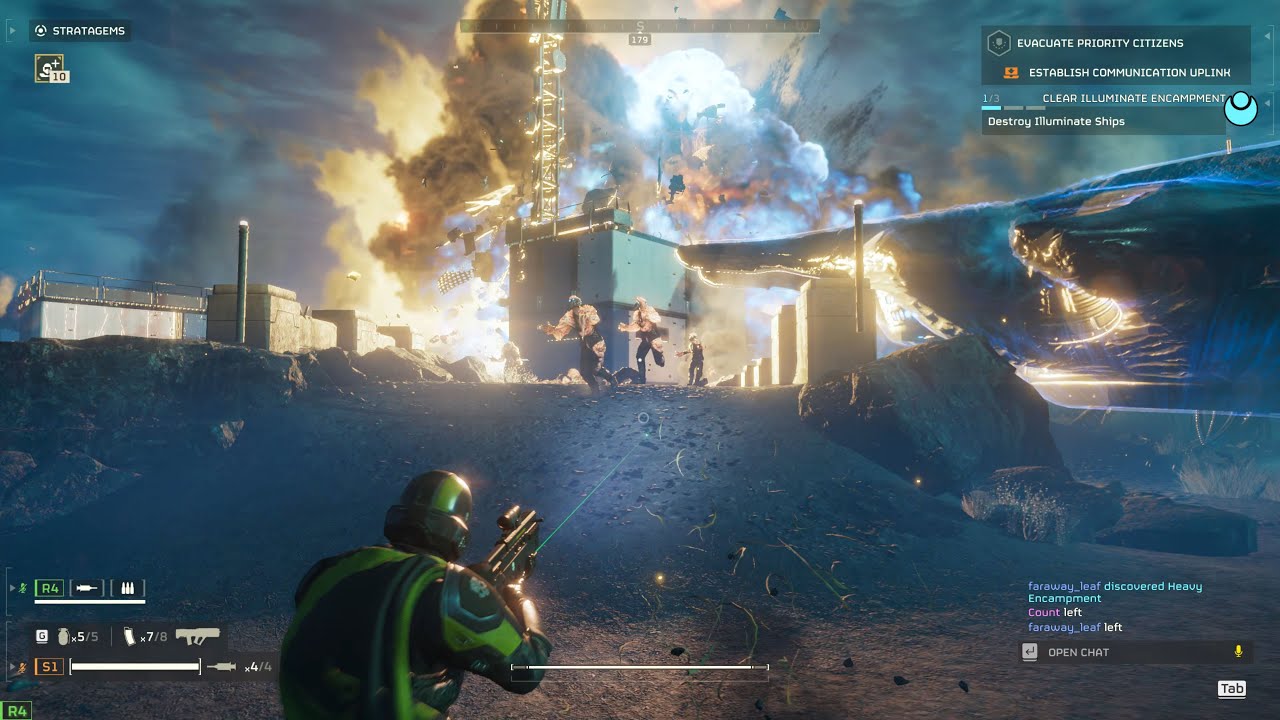Select the Reinforce stratagem icon

click(x=50, y=68)
